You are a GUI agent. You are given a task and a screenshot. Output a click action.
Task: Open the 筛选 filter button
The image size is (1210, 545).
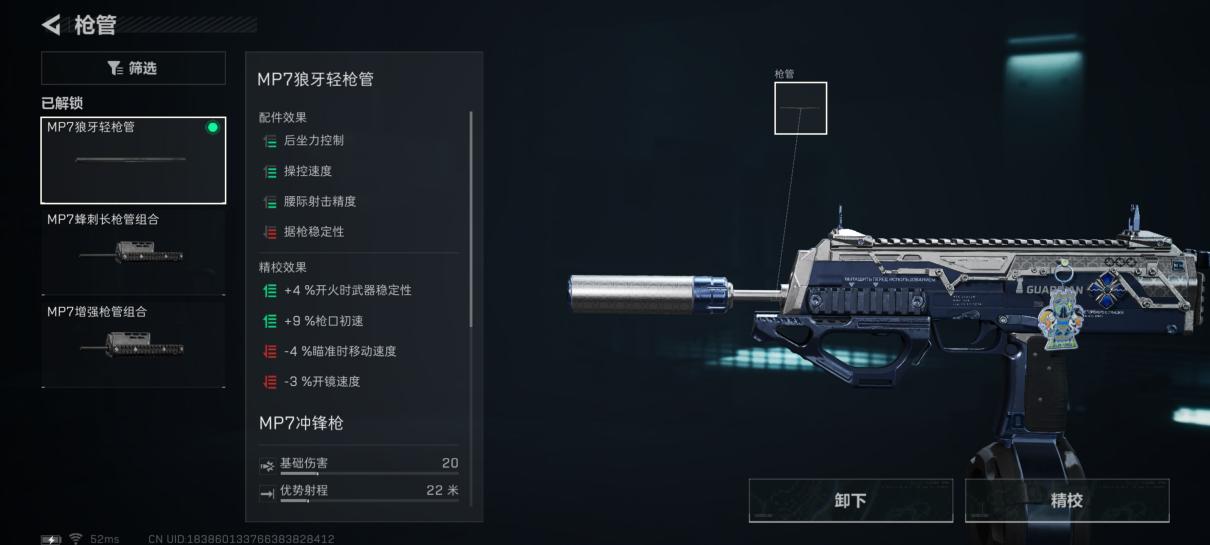(133, 68)
